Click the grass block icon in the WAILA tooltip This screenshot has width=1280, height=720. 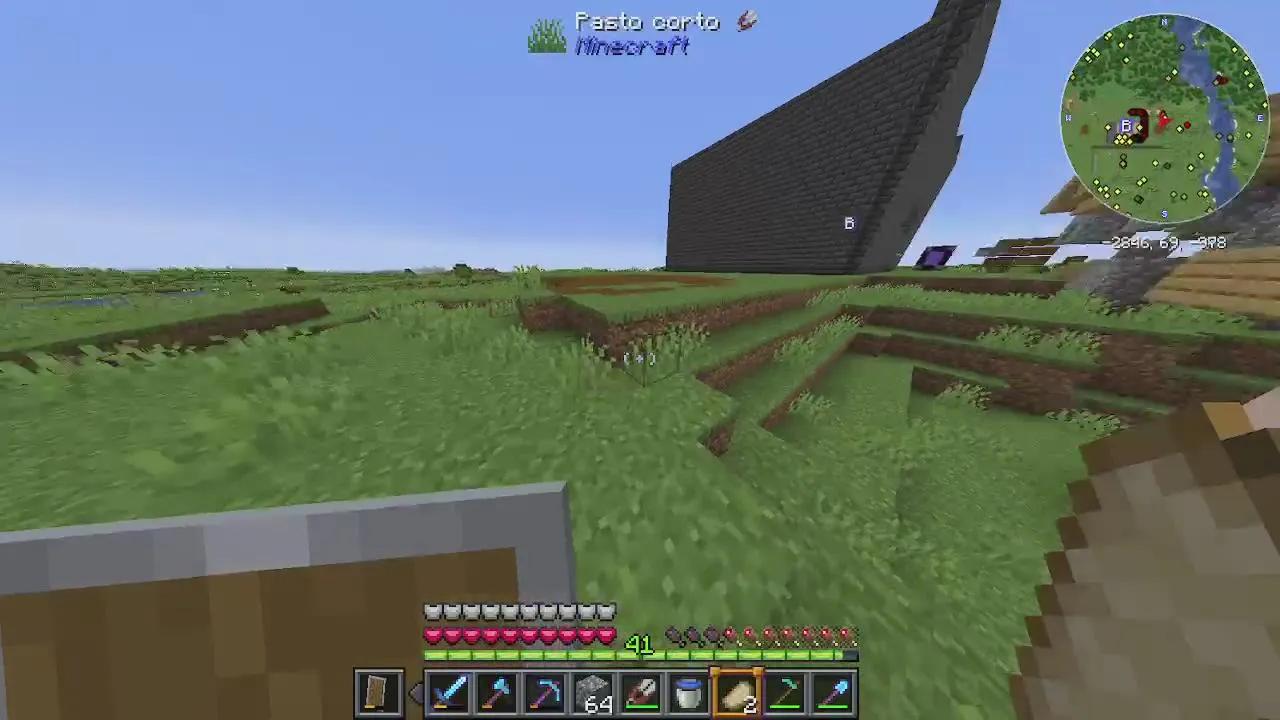546,33
